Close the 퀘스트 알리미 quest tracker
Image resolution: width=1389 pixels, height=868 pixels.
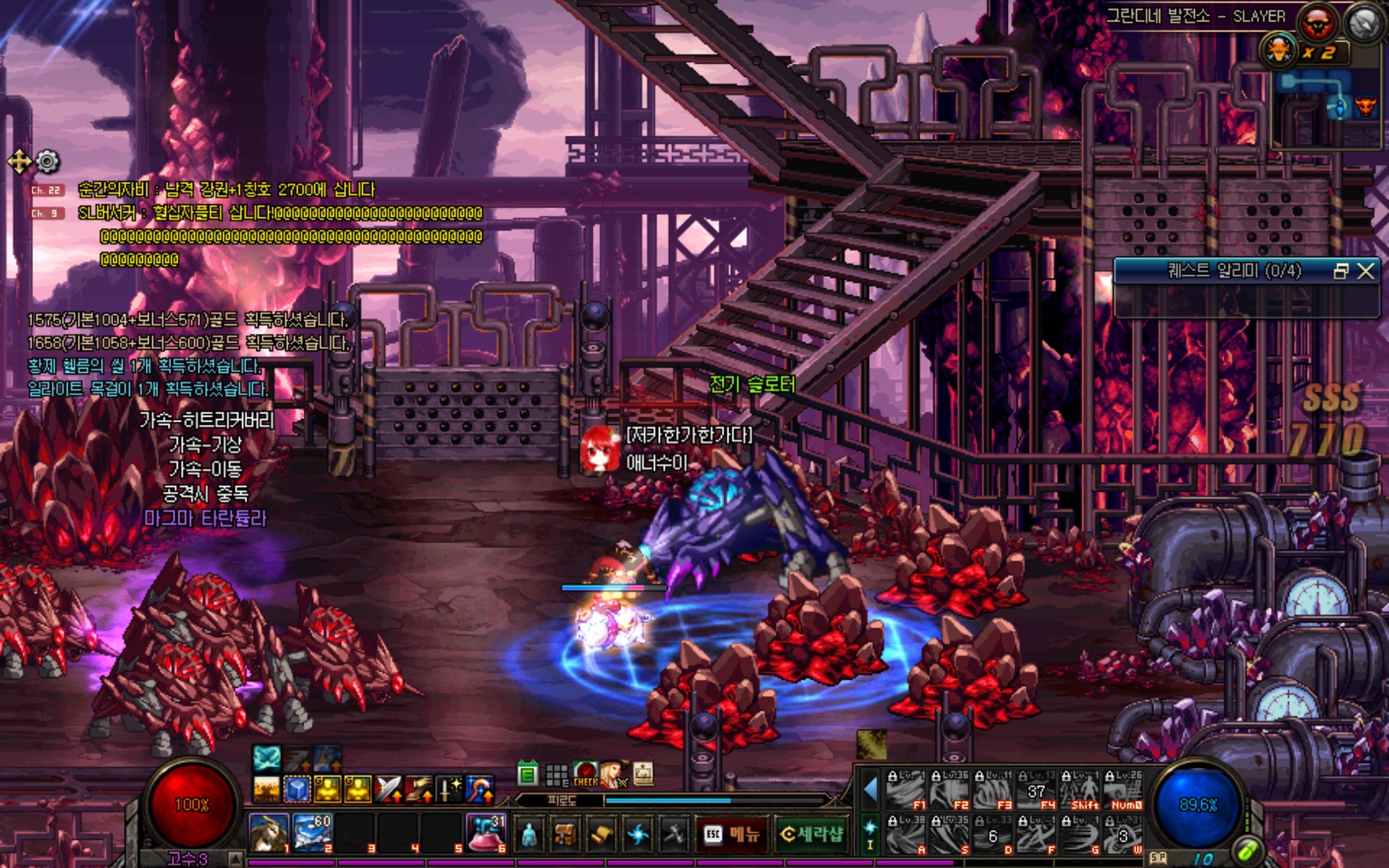[x=1366, y=271]
